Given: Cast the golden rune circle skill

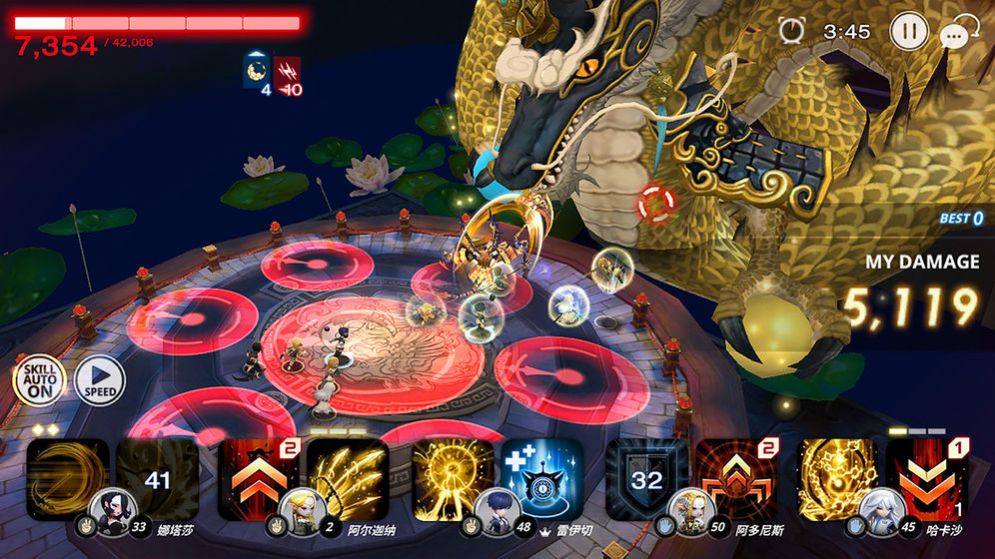Looking at the screenshot, I should pyautogui.click(x=837, y=477).
